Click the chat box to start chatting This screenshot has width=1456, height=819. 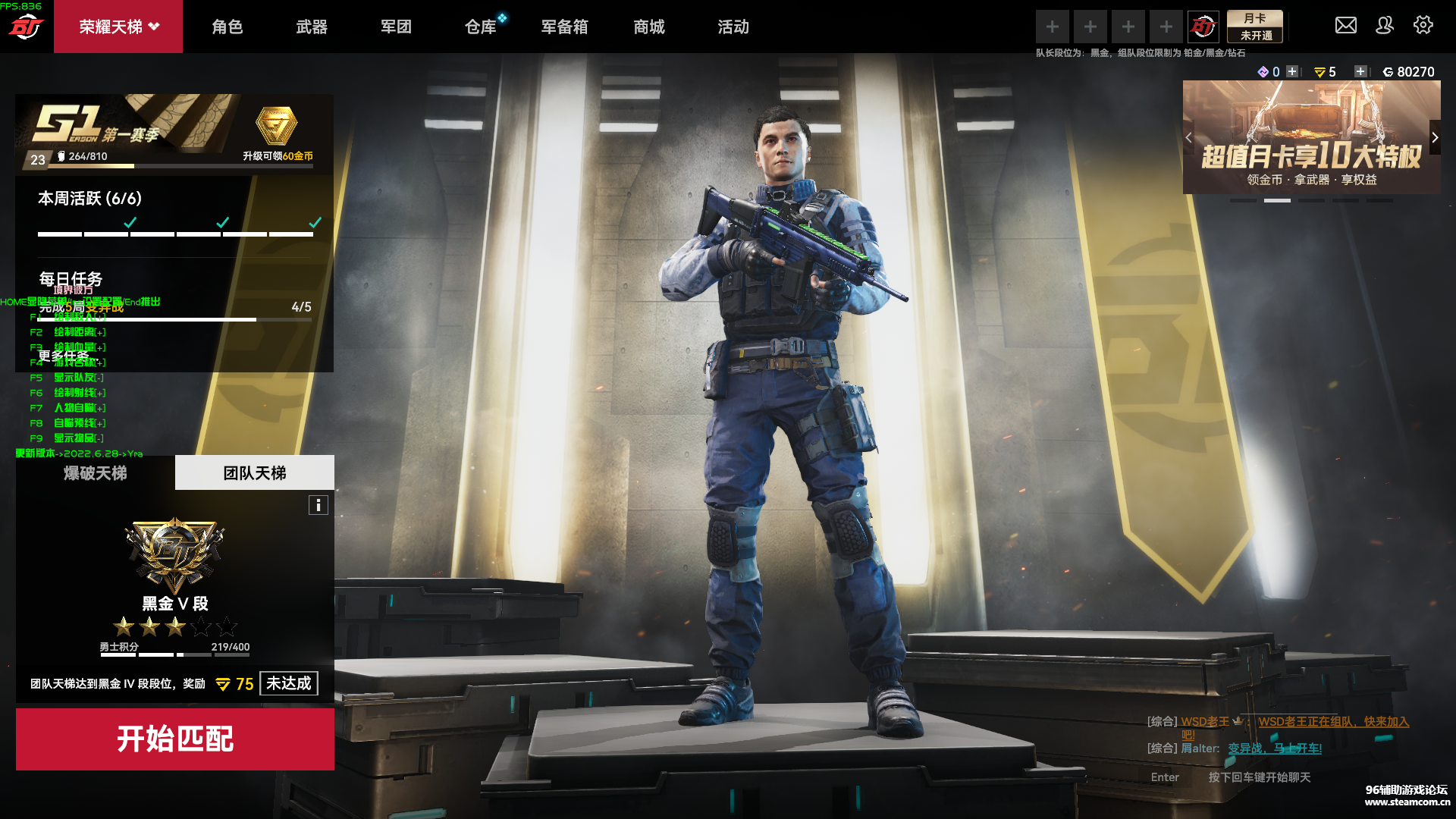pos(1259,777)
